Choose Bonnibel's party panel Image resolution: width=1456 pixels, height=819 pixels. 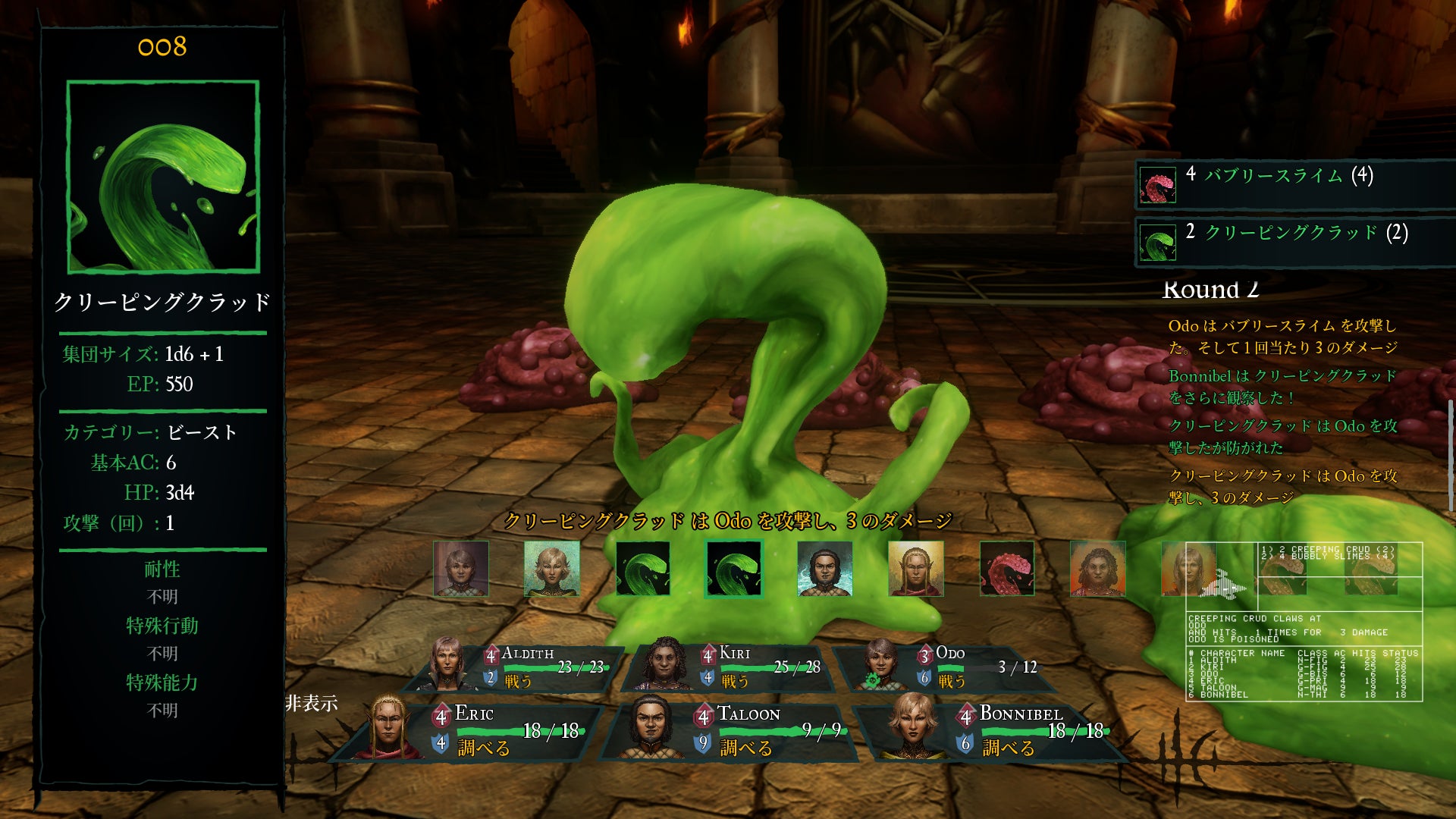point(993,730)
